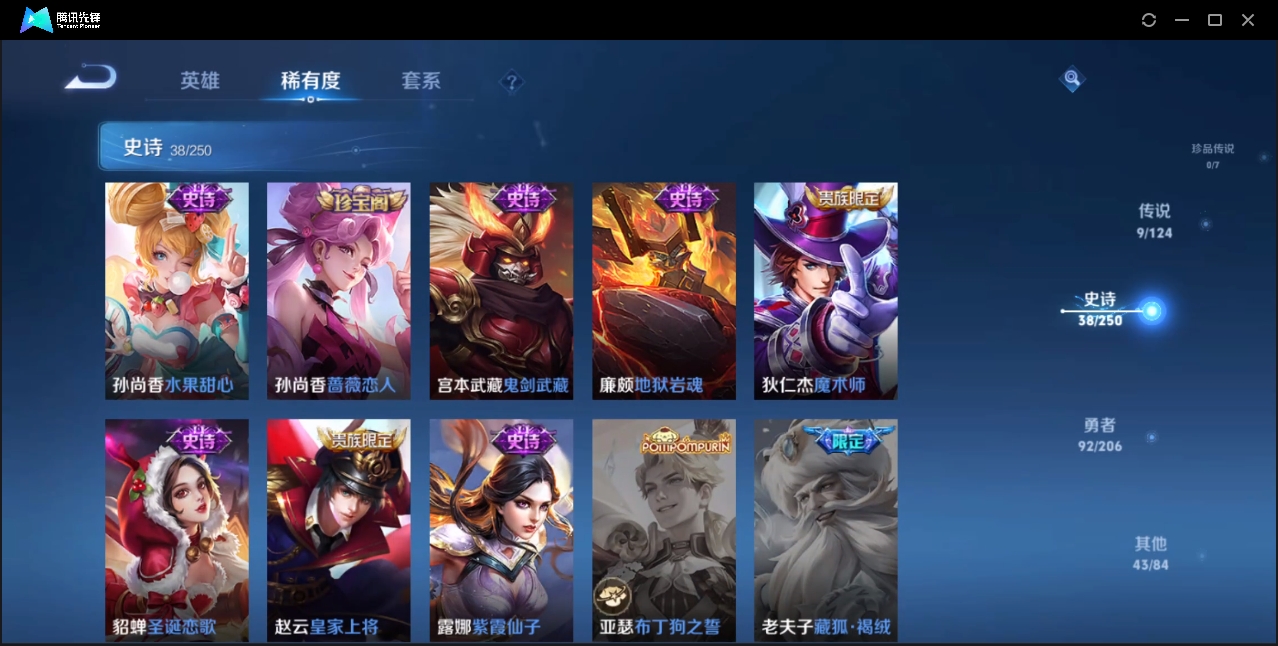Jump to the 传说 rarity section
Viewport: 1278px width, 646px height.
[x=1154, y=220]
